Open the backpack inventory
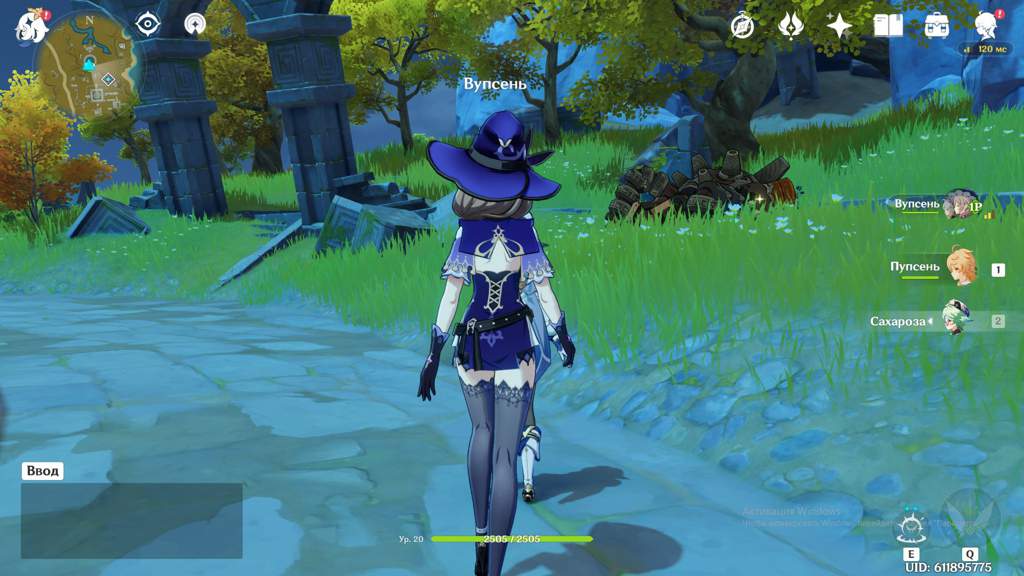 pyautogui.click(x=937, y=26)
